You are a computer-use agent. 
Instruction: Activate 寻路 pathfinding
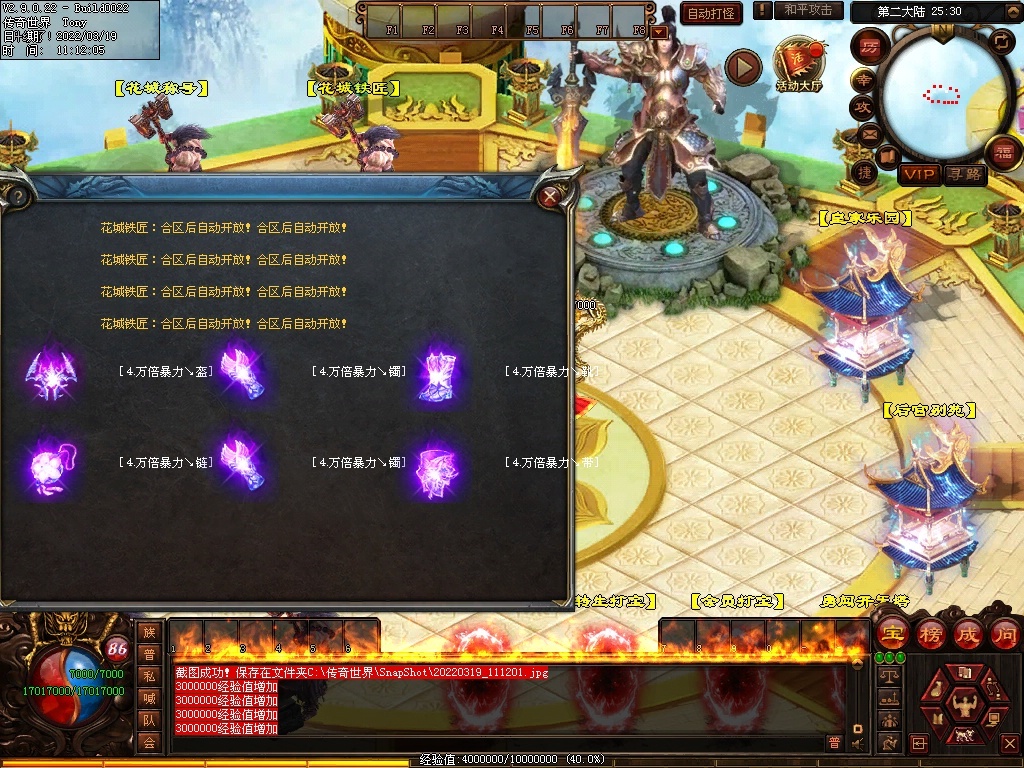coord(965,175)
